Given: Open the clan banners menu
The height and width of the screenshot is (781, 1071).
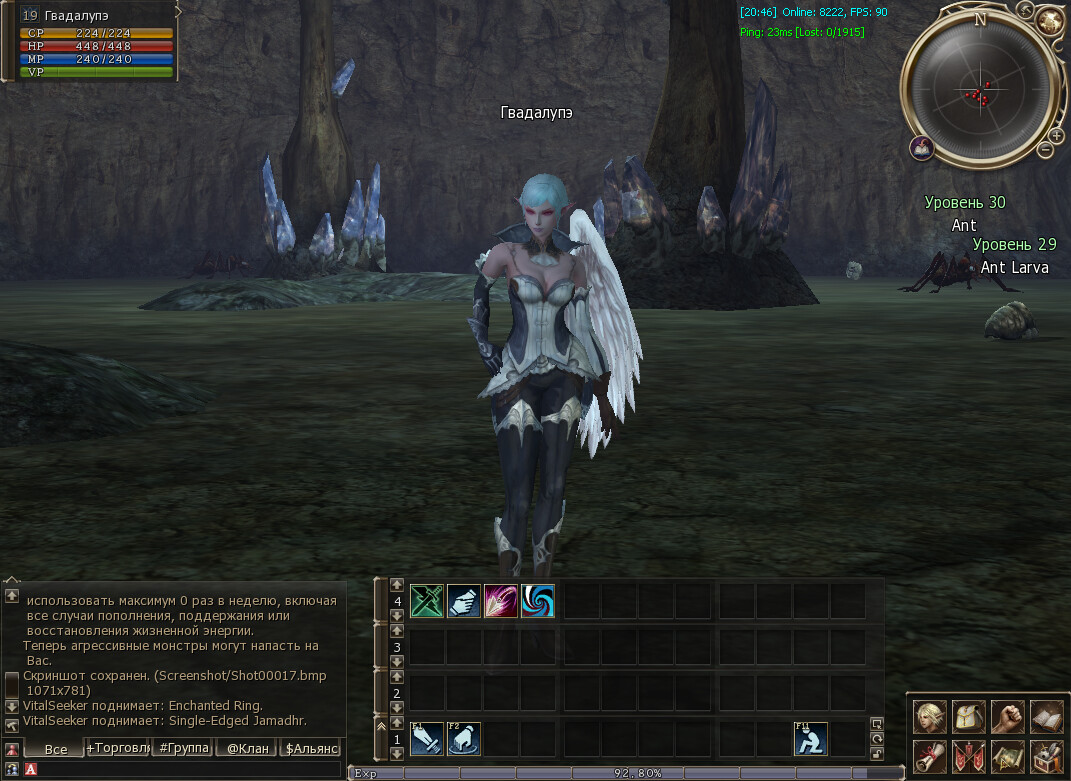Looking at the screenshot, I should tap(969, 756).
